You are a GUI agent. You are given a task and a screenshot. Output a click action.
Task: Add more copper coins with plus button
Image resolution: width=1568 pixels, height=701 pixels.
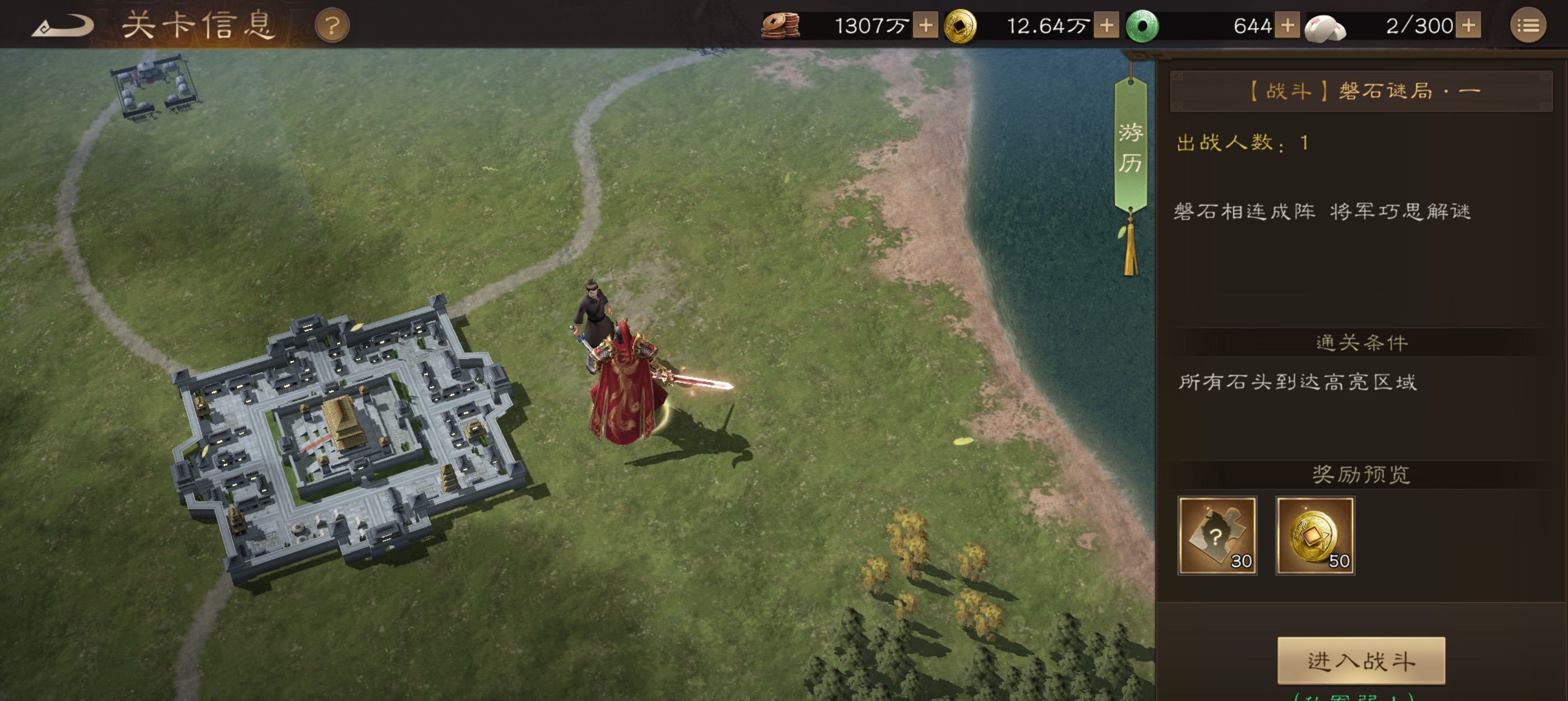click(x=925, y=26)
